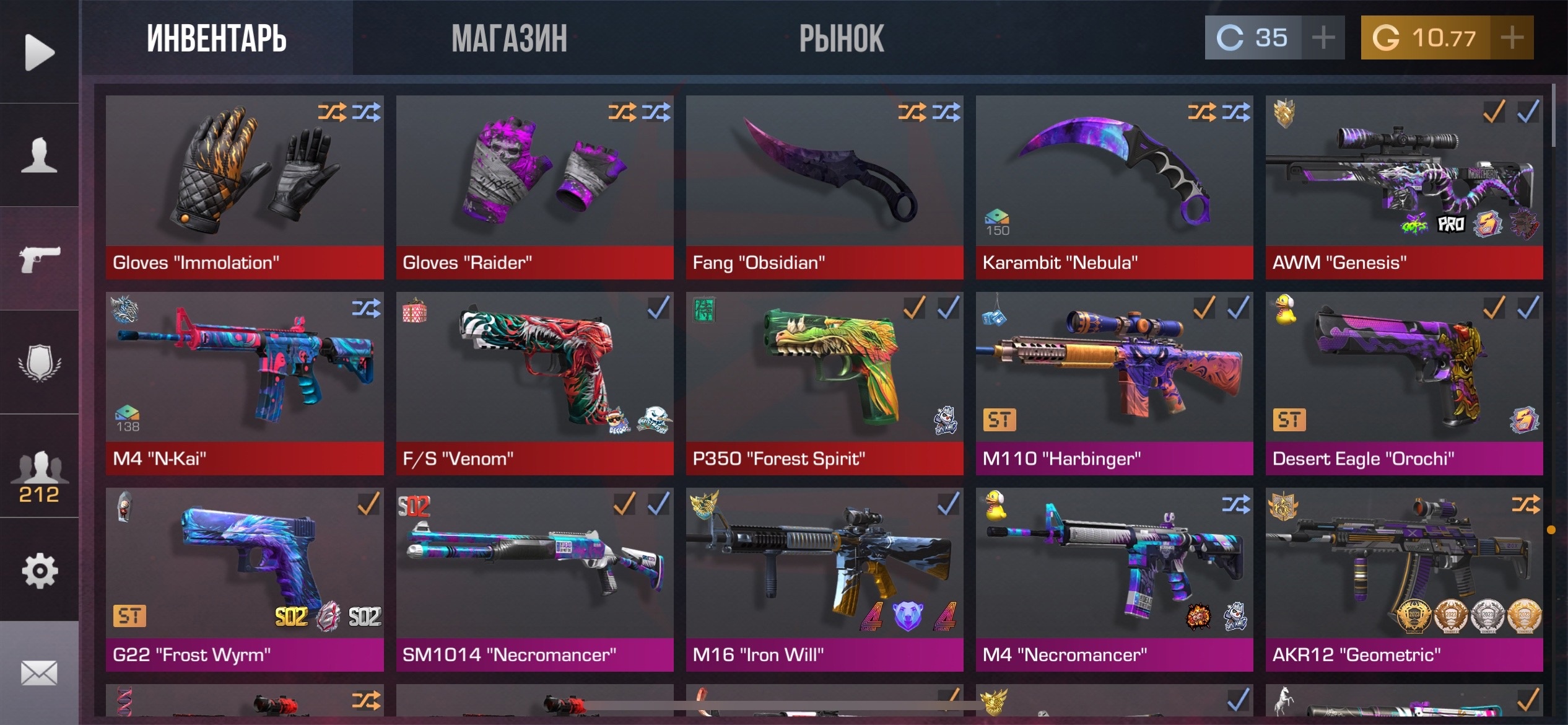Viewport: 1568px width, 725px height.
Task: Open the AKR12 "Geometric" item
Action: point(1404,579)
